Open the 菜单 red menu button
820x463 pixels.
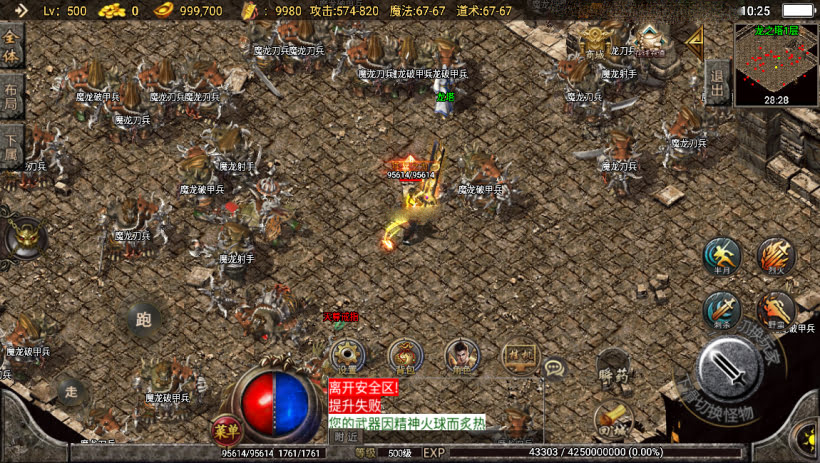click(225, 430)
